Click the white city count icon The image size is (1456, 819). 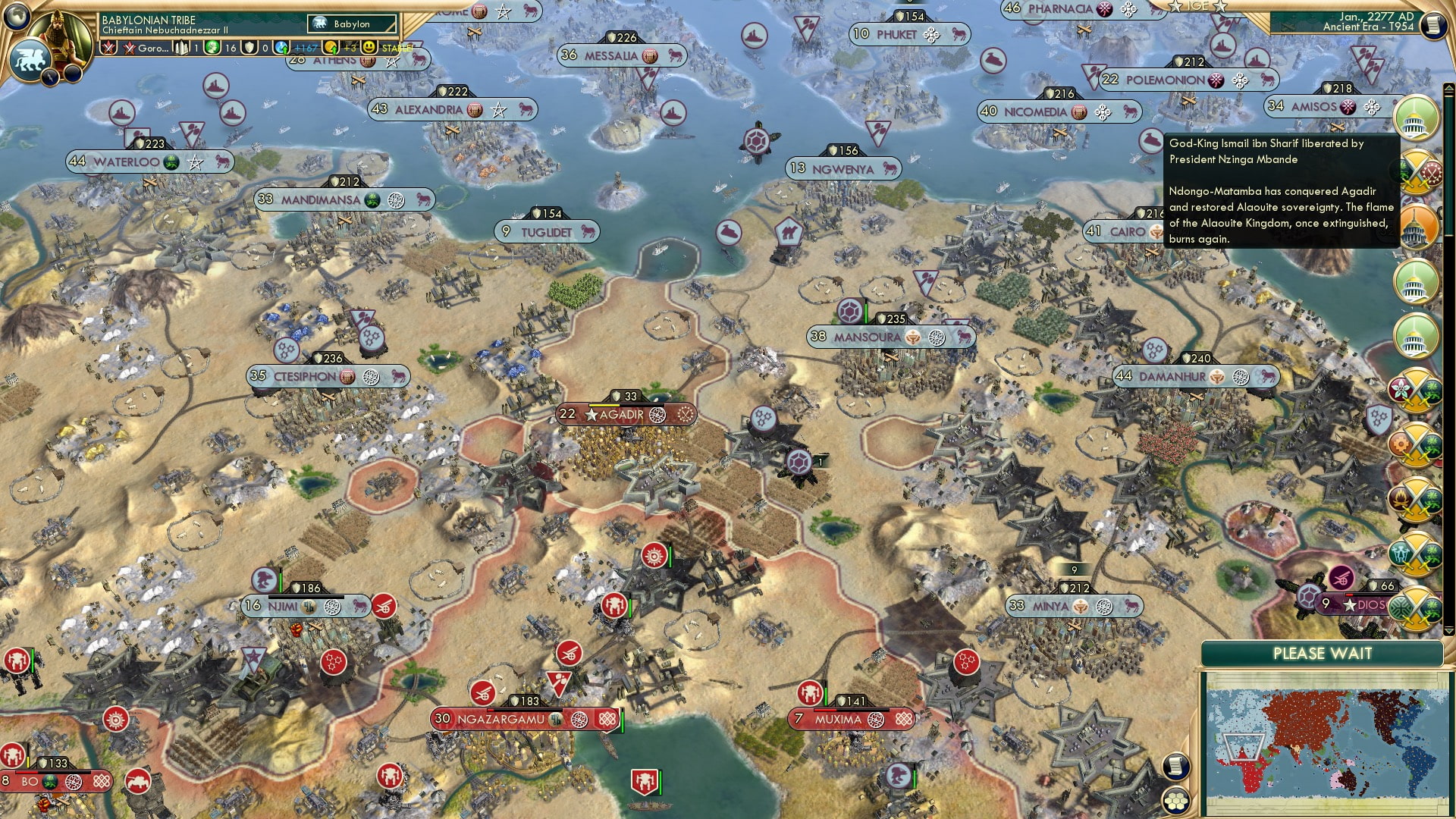(x=180, y=47)
